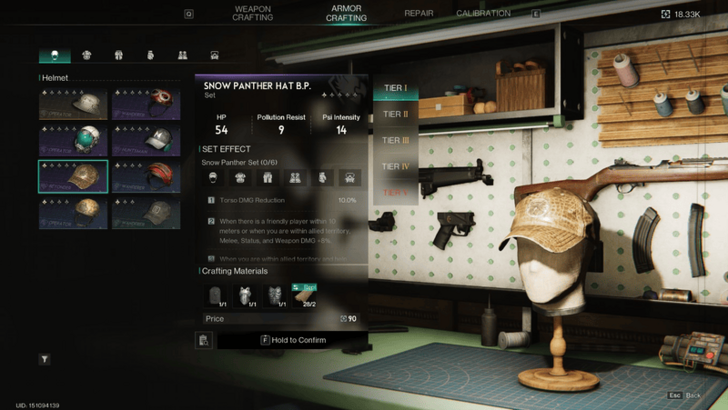Click the clipboard icon beside confirm
The image size is (728, 410).
click(204, 340)
